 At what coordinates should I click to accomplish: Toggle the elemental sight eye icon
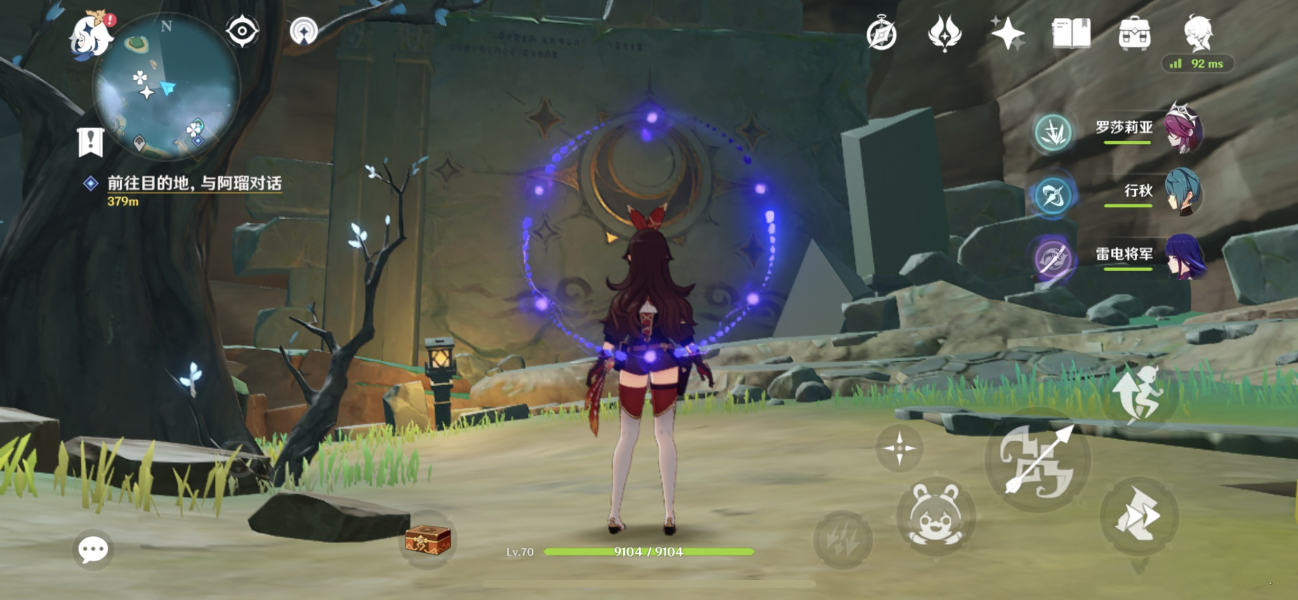(242, 31)
